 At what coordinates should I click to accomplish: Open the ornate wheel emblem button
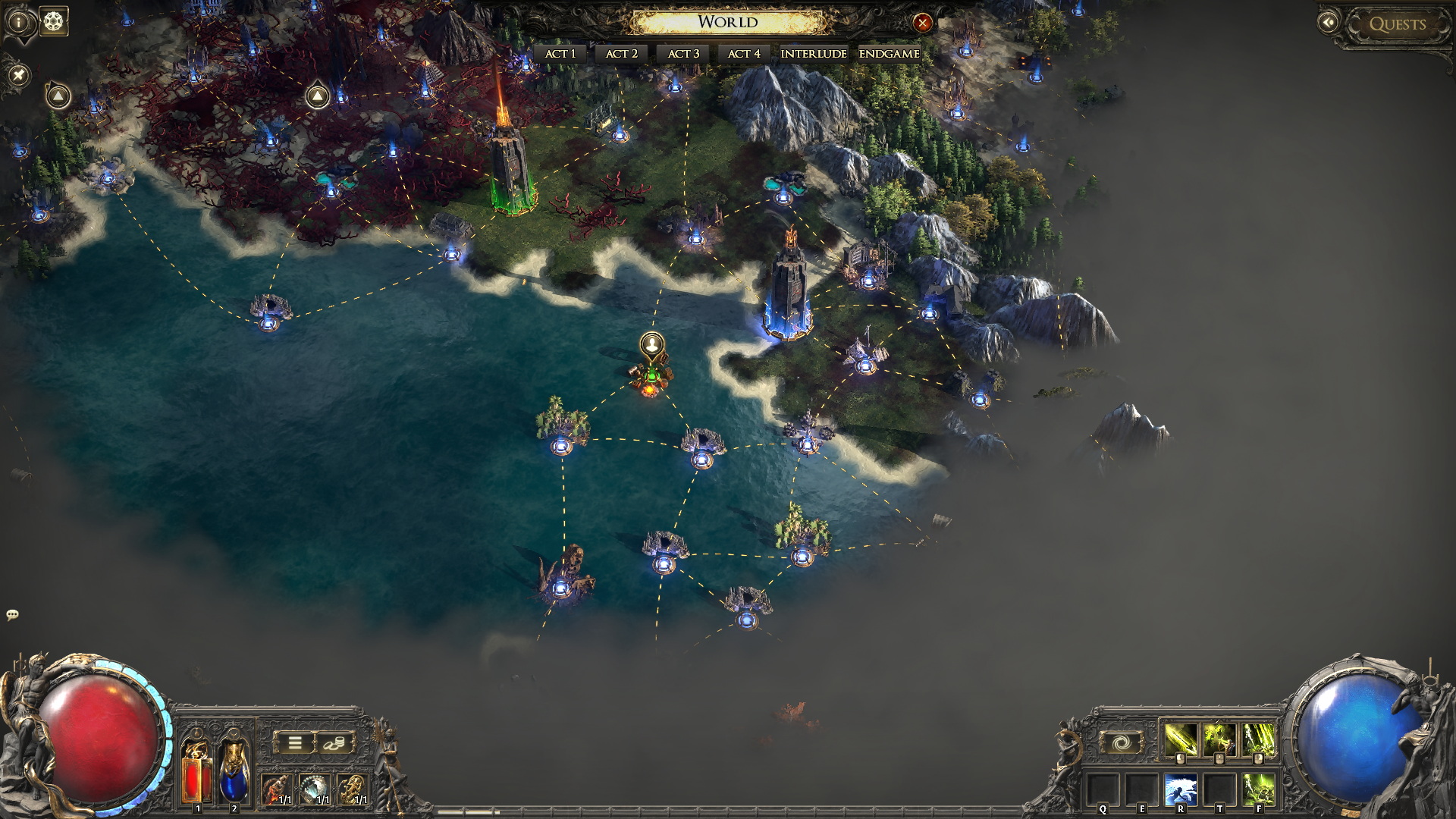click(x=53, y=22)
